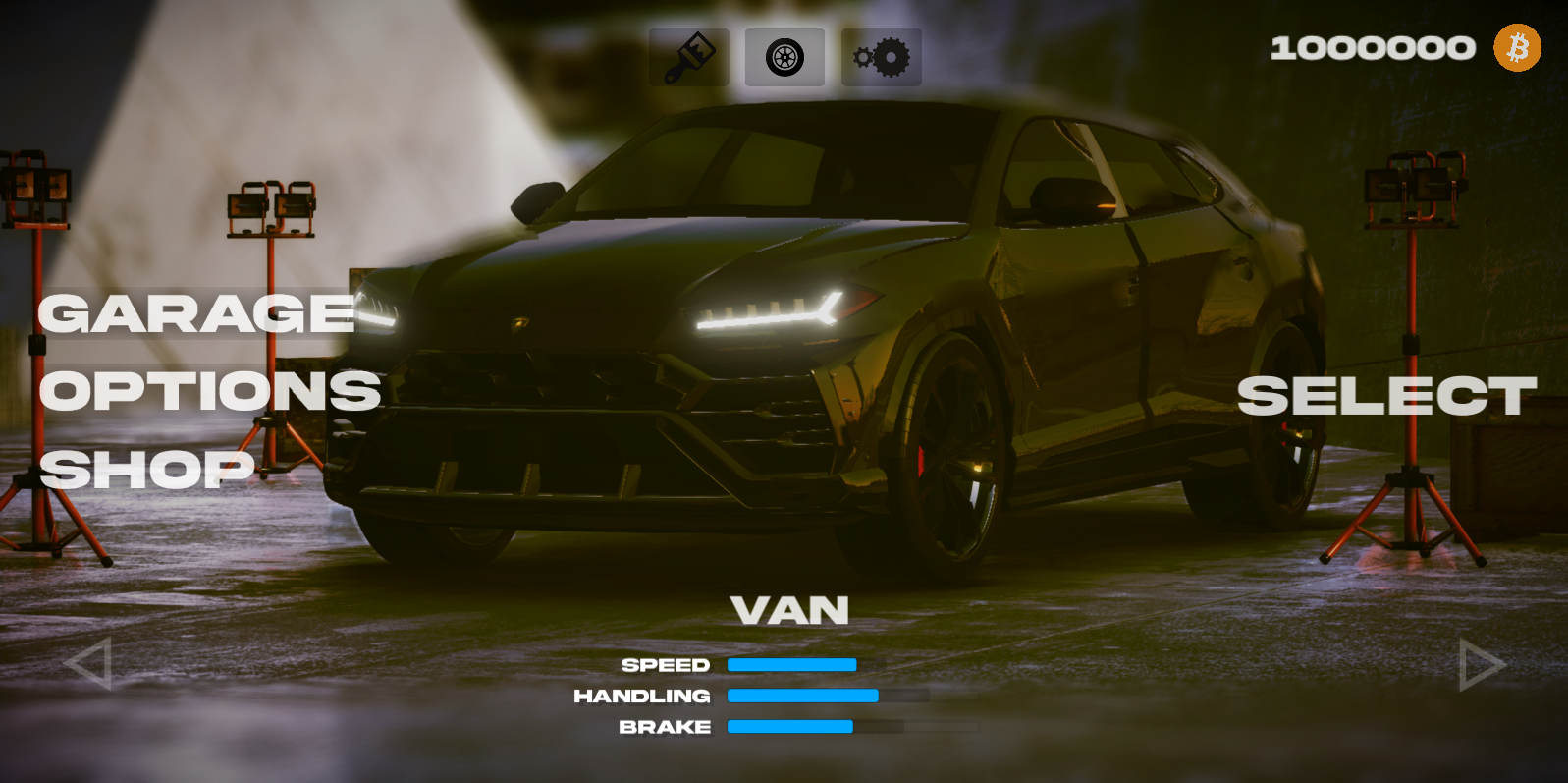Open the gears upgrade panel
Image resolution: width=1568 pixels, height=783 pixels.
tap(881, 57)
